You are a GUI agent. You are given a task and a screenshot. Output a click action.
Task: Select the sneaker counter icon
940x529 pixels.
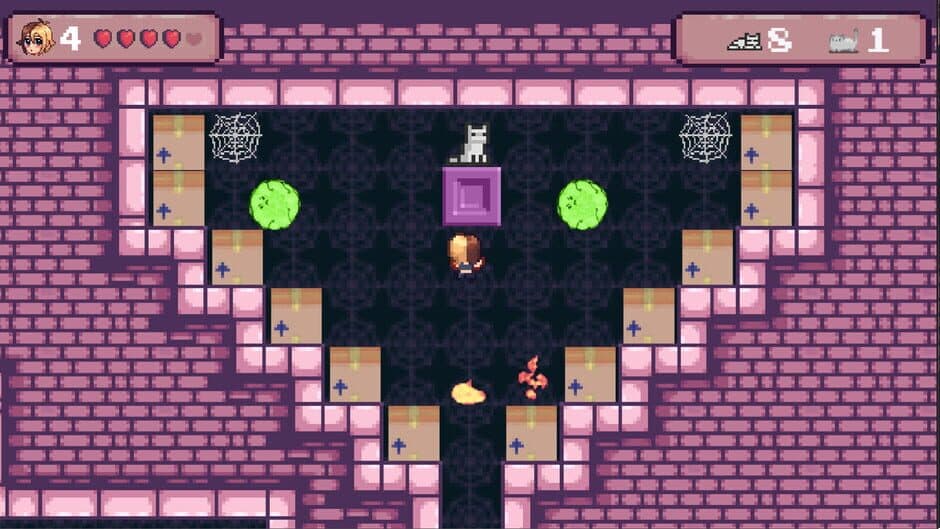(744, 41)
